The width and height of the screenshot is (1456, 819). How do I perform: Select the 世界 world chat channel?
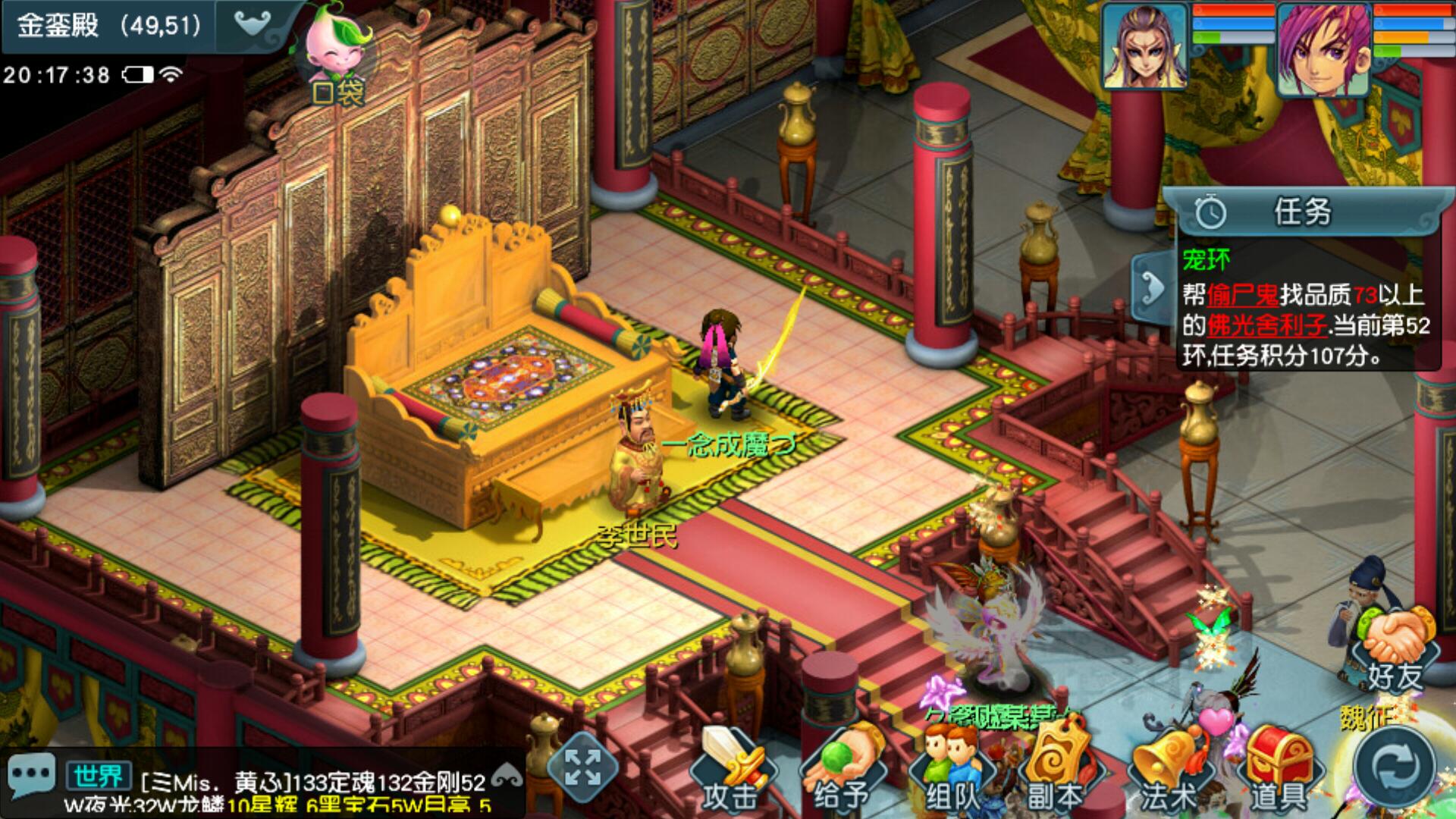coord(99,777)
